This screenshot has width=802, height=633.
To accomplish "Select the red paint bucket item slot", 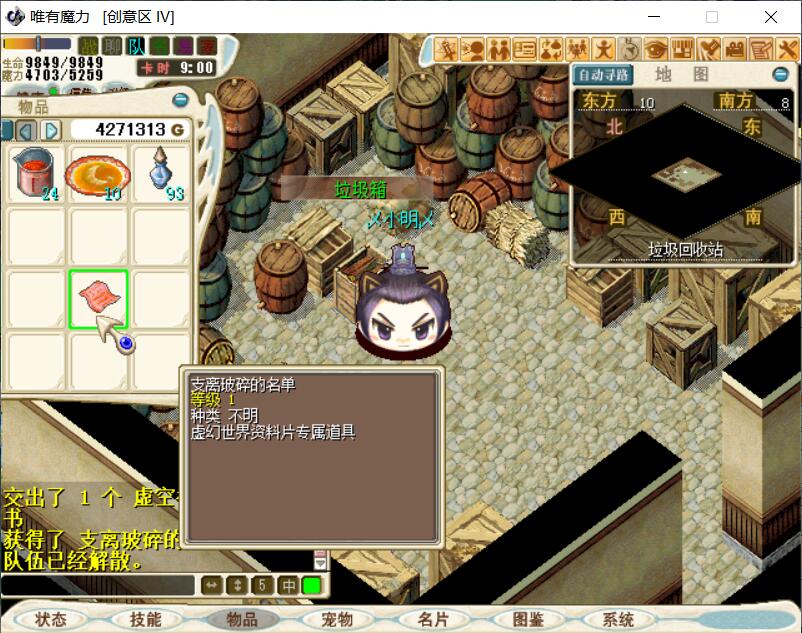I will click(36, 174).
